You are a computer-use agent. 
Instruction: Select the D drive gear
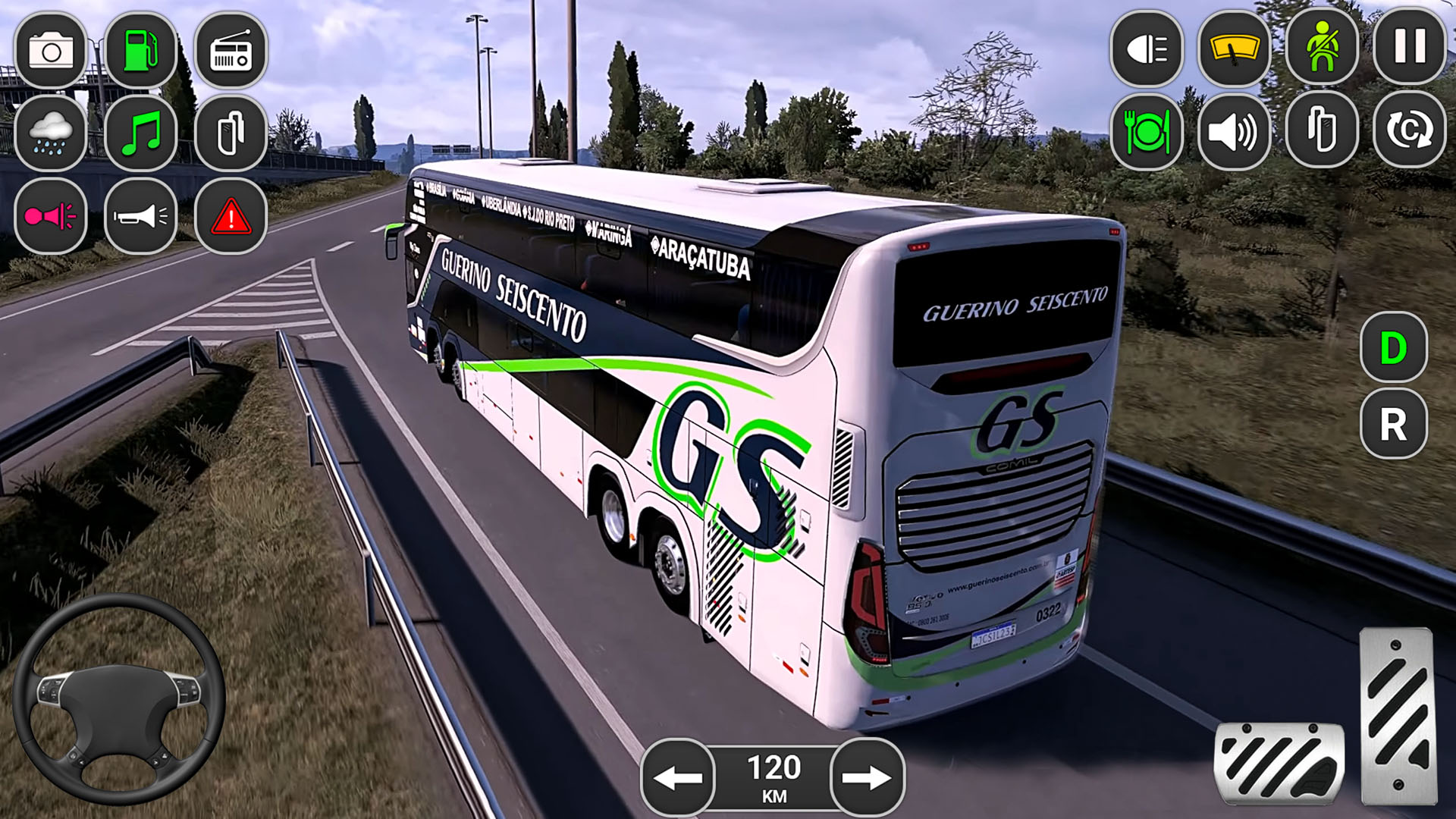1394,348
